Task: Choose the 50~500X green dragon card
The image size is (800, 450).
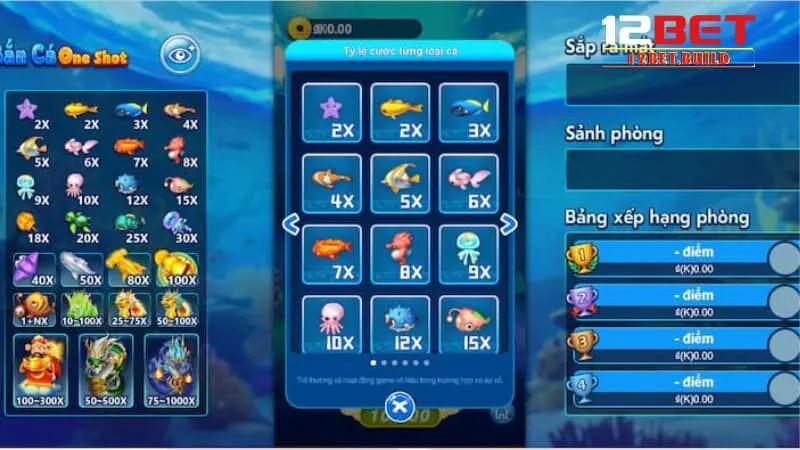Action: pos(107,370)
